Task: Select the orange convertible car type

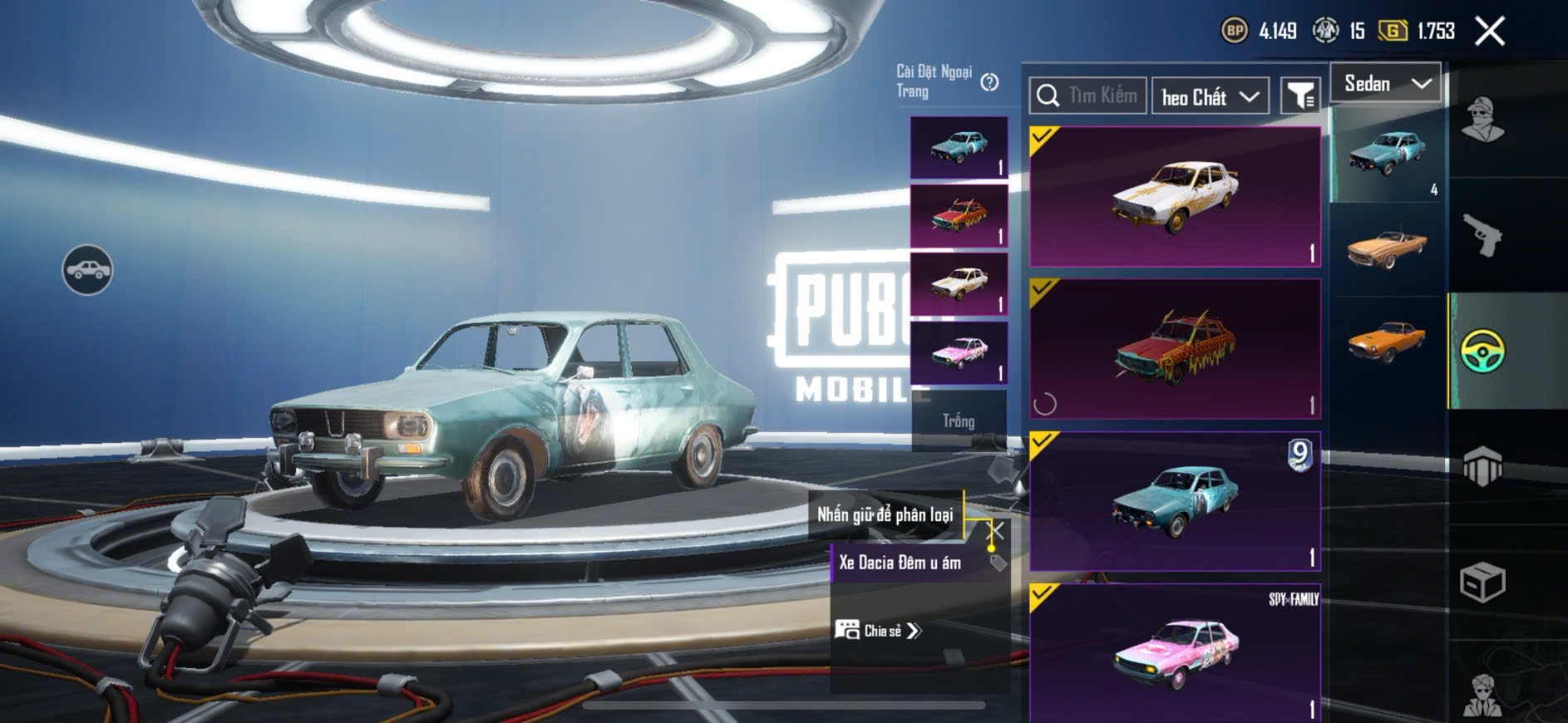Action: tap(1386, 248)
